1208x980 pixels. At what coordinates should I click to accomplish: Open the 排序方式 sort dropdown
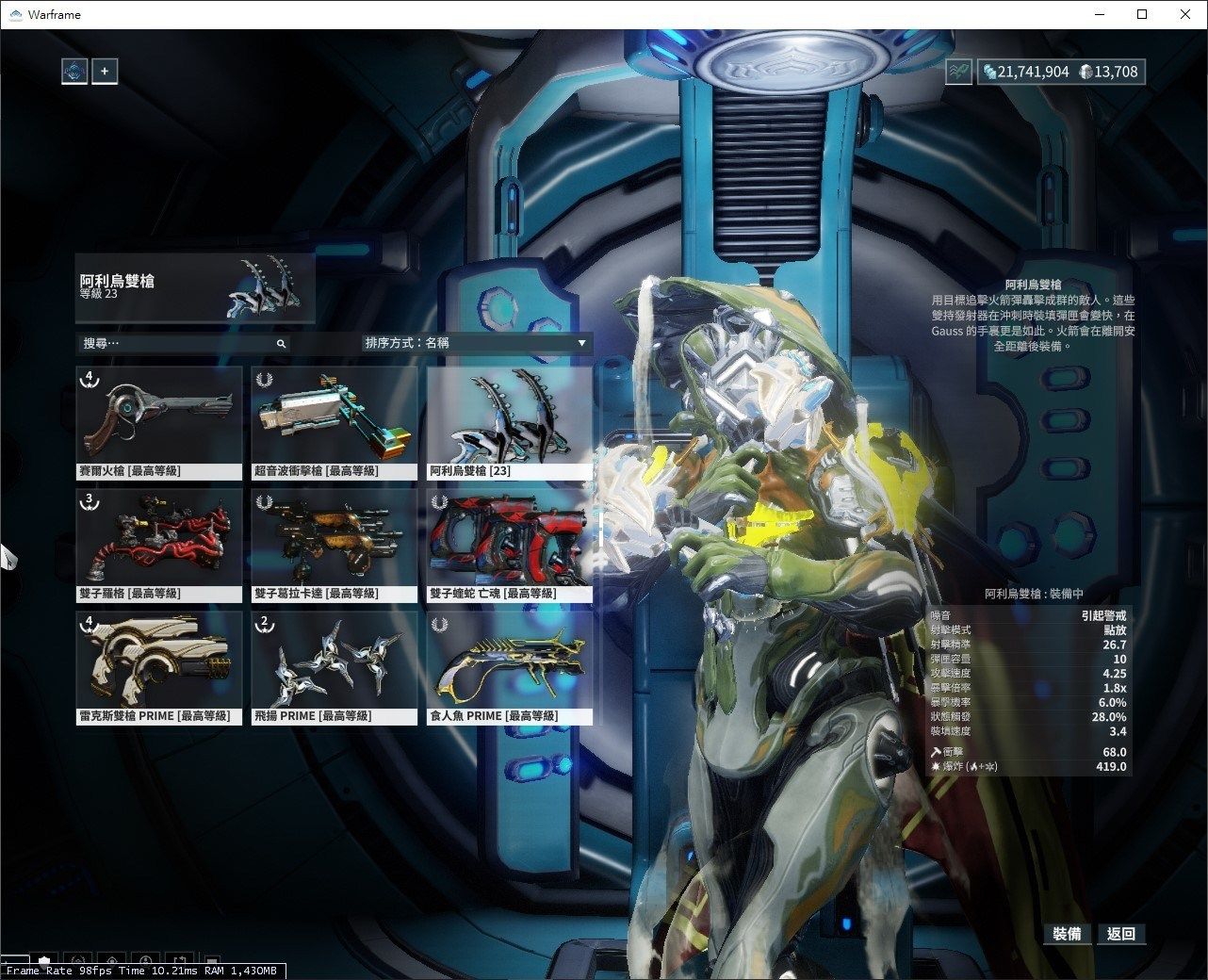476,343
